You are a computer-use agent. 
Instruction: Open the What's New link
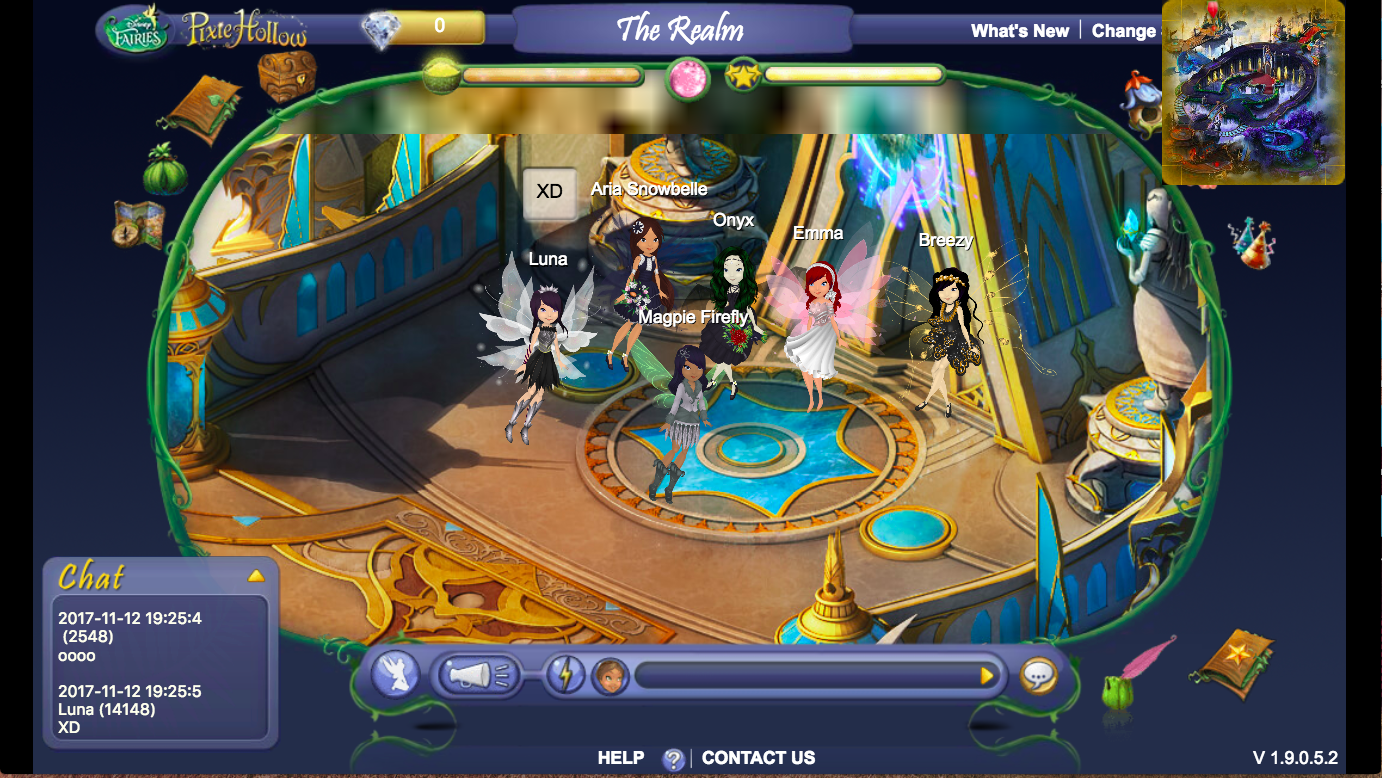[1019, 31]
